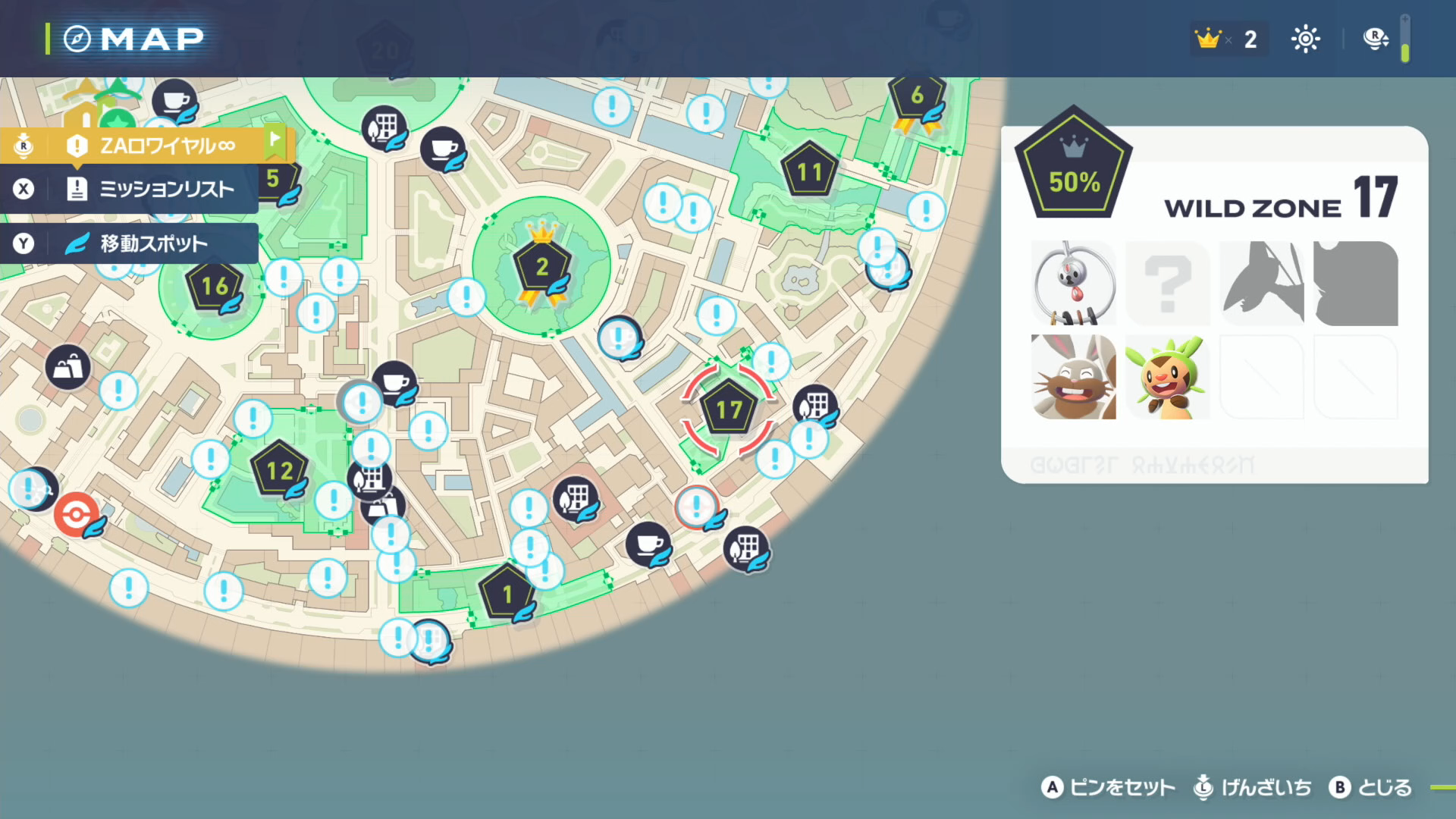Pick the Wild Zone 16 marker

click(x=215, y=286)
